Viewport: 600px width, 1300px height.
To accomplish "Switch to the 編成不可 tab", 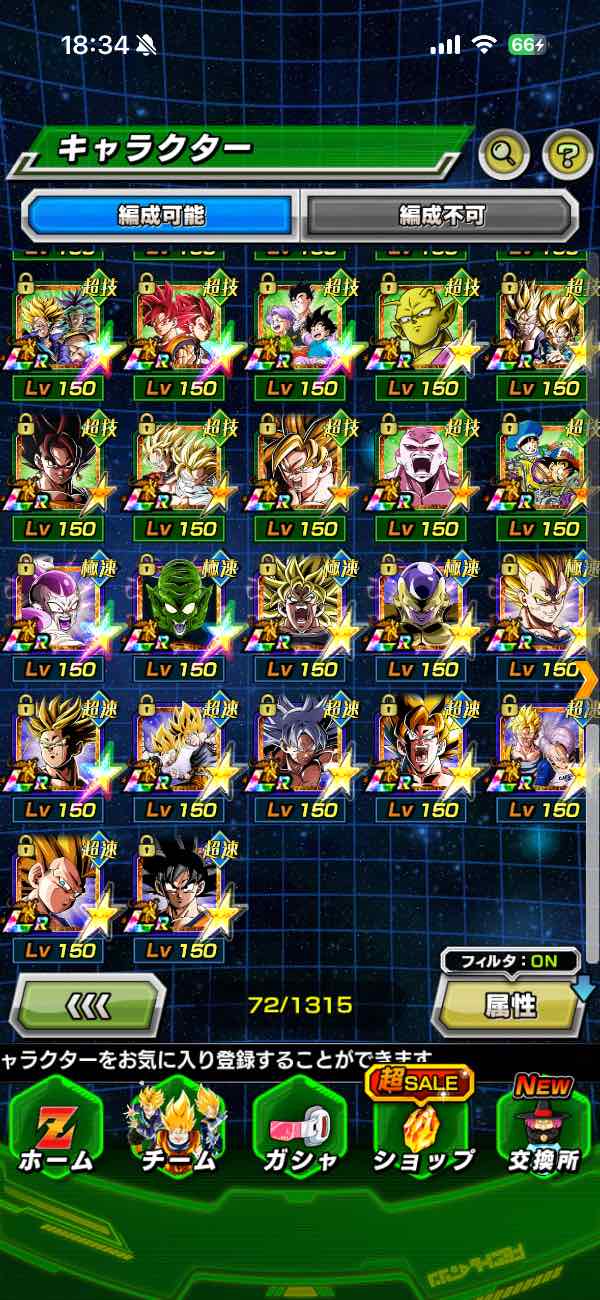I will [441, 214].
